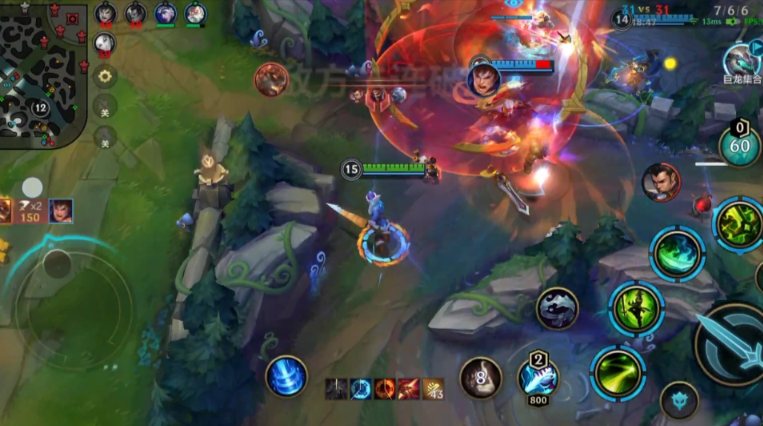The image size is (763, 426).
Task: Use the green swirling wind ability
Action: click(678, 252)
